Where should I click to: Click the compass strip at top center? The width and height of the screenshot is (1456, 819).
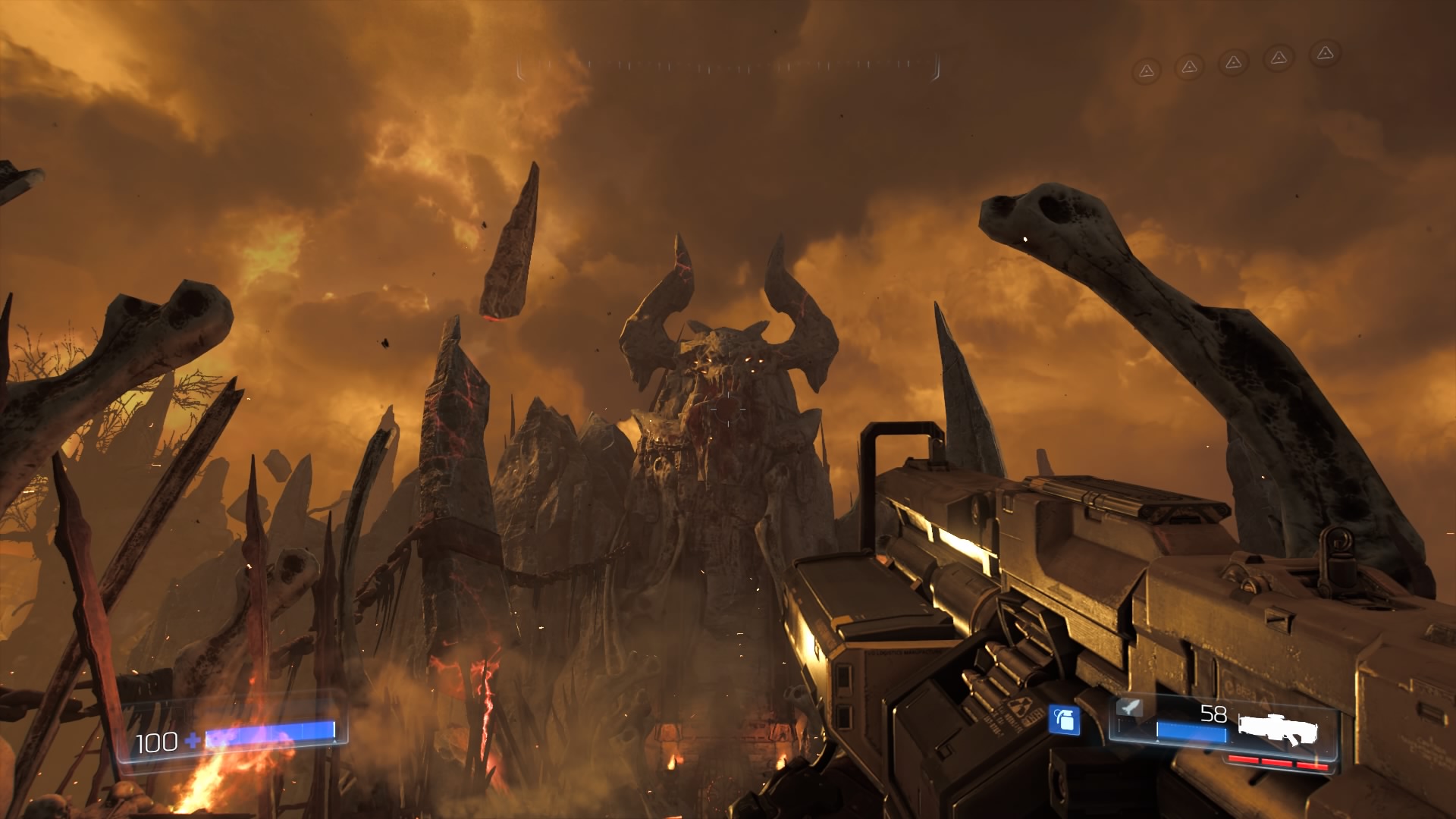tap(728, 67)
